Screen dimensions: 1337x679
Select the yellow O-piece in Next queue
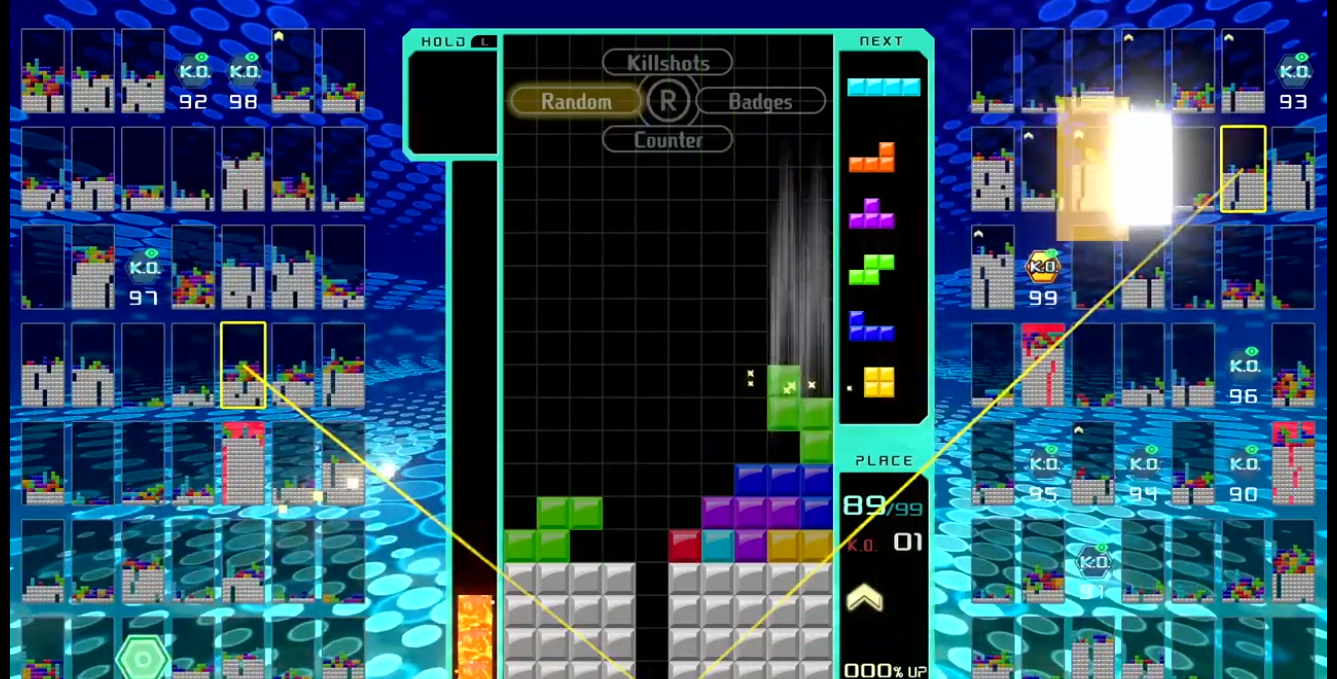(x=879, y=382)
